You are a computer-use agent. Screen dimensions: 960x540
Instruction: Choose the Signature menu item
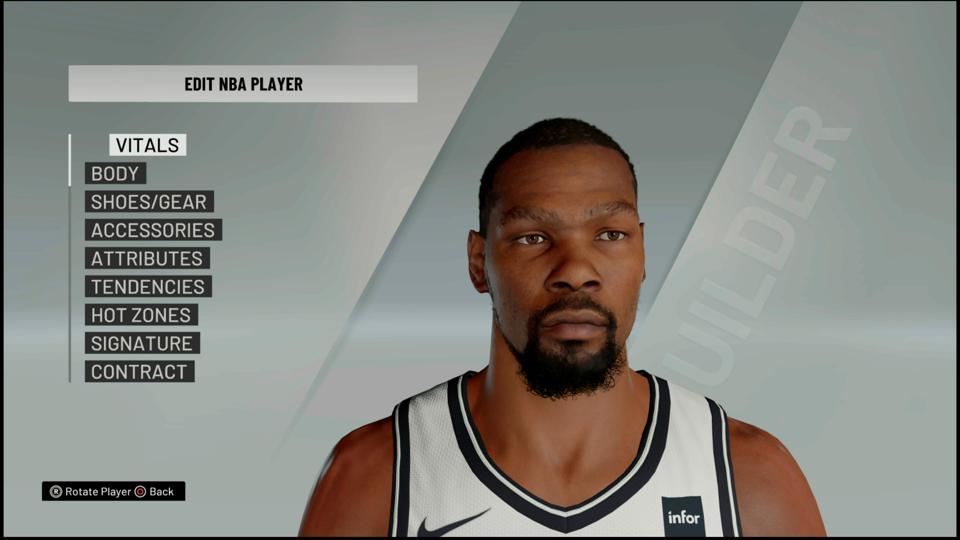click(142, 343)
